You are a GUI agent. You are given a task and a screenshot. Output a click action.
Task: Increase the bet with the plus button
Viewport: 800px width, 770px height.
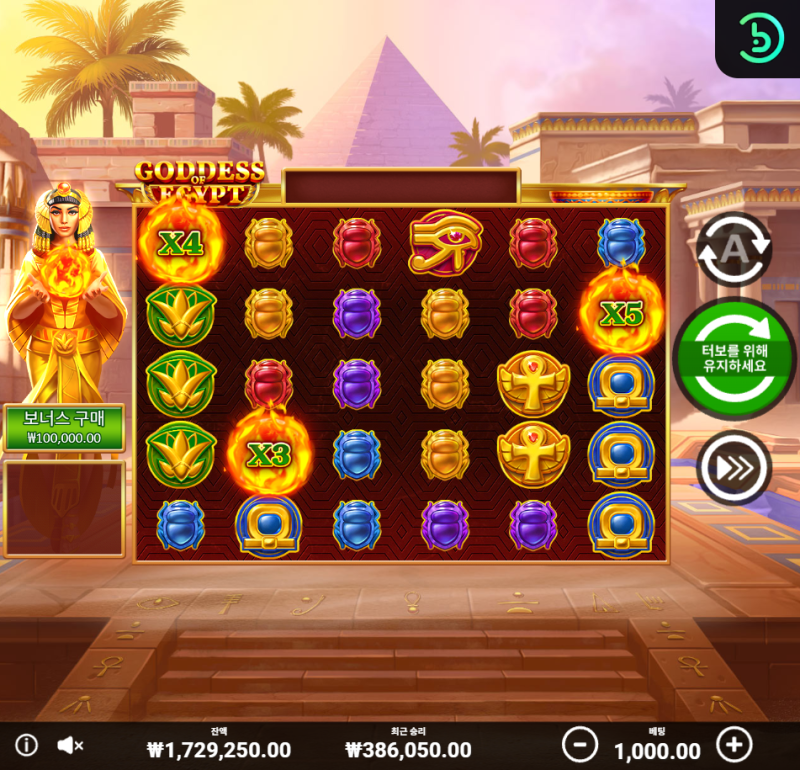click(735, 744)
